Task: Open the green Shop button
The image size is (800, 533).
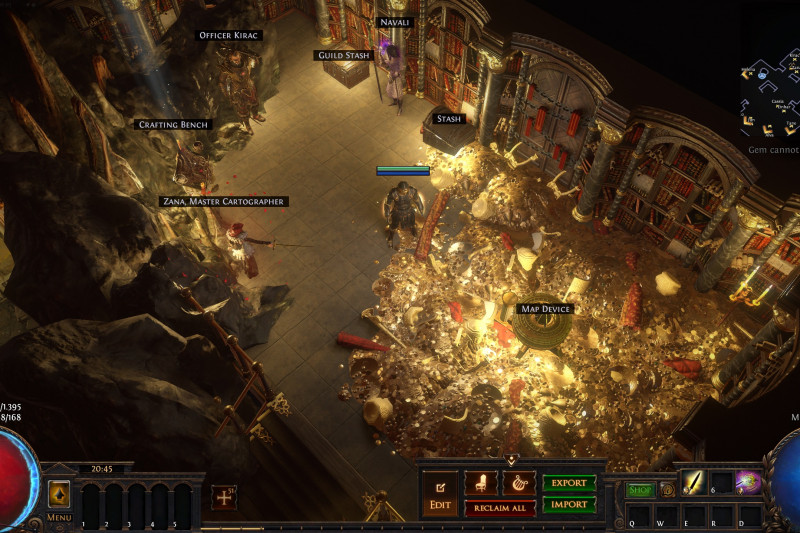Action: tap(640, 490)
